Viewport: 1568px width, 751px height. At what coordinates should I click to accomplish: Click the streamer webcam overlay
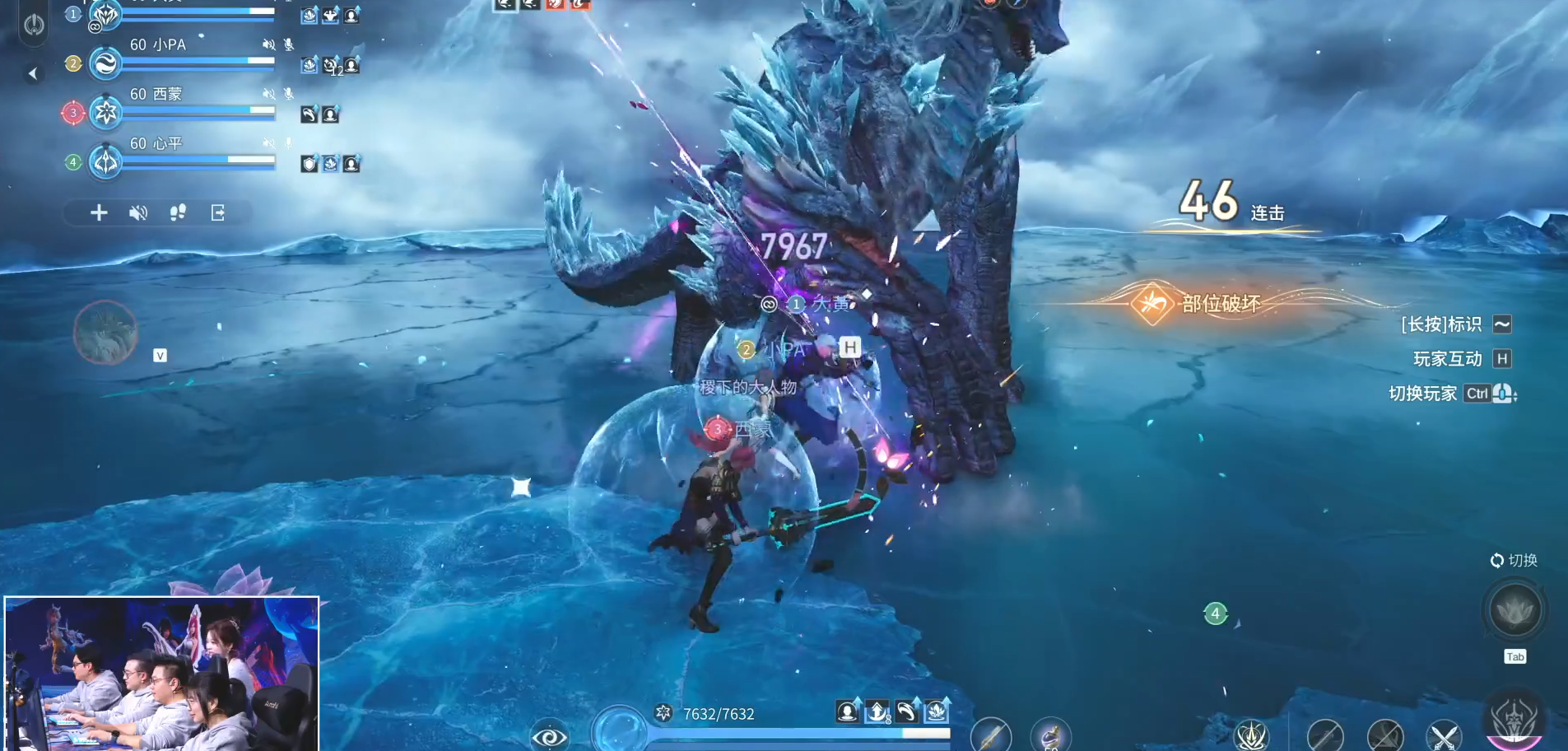tap(161, 674)
